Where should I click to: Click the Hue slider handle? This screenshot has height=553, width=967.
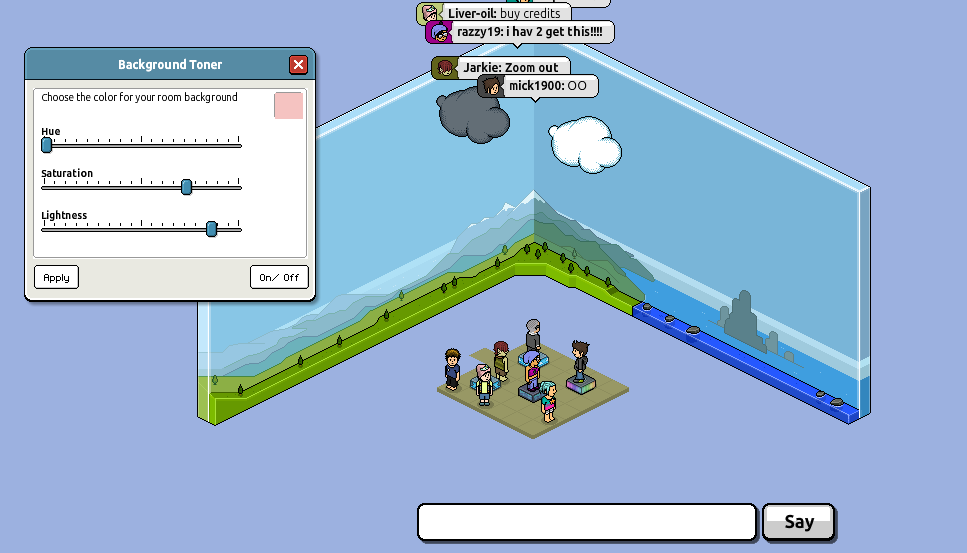[x=46, y=145]
